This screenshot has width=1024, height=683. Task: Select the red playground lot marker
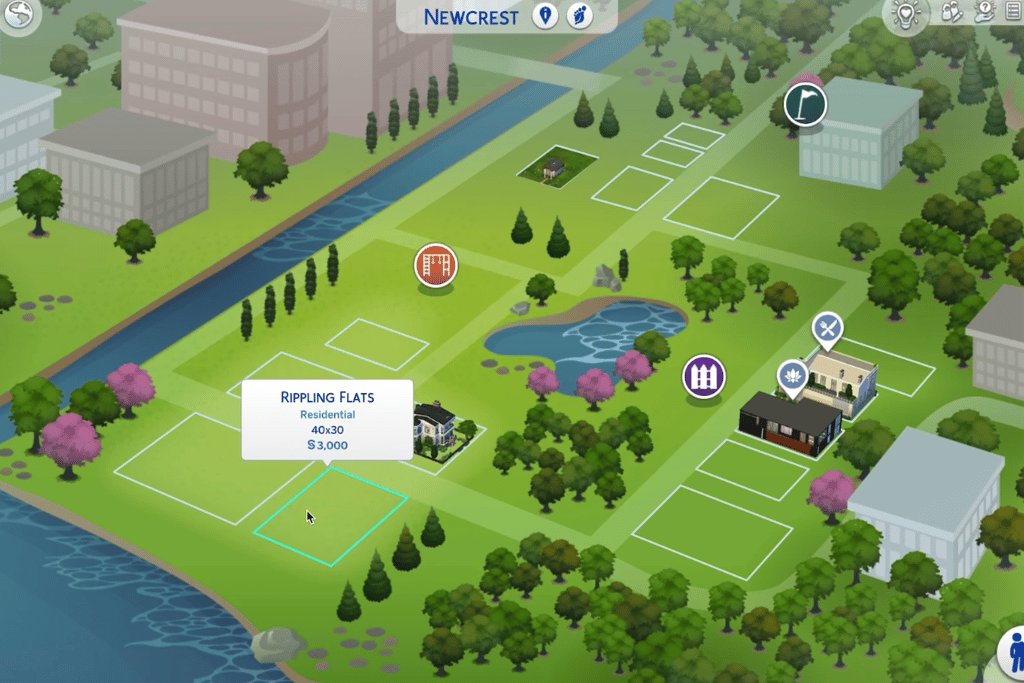436,268
